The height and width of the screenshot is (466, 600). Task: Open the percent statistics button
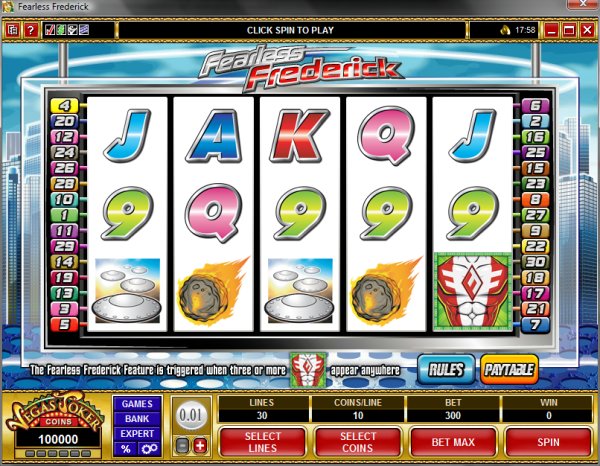click(x=126, y=450)
